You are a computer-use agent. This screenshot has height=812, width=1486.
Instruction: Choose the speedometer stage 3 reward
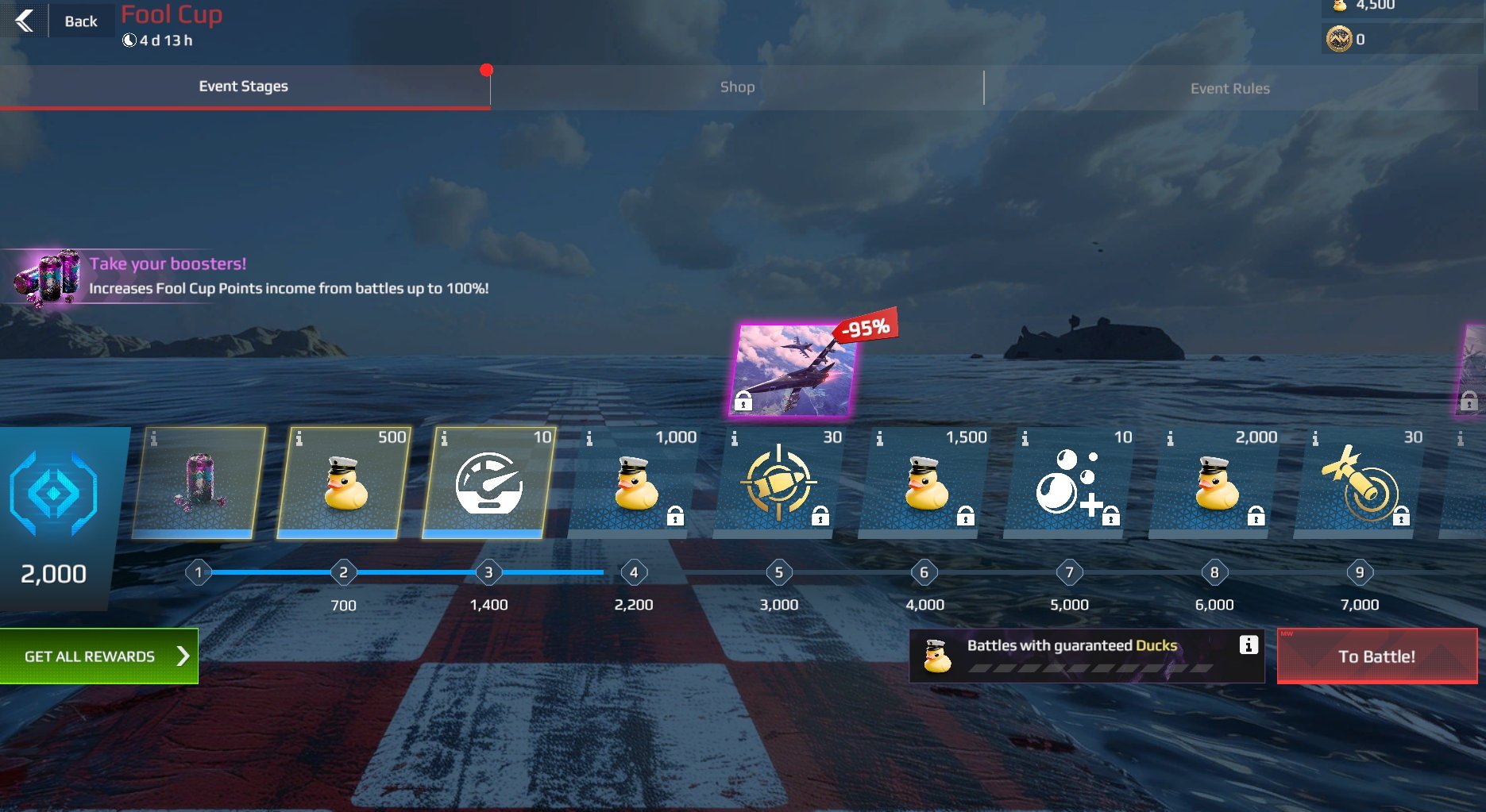tap(488, 483)
